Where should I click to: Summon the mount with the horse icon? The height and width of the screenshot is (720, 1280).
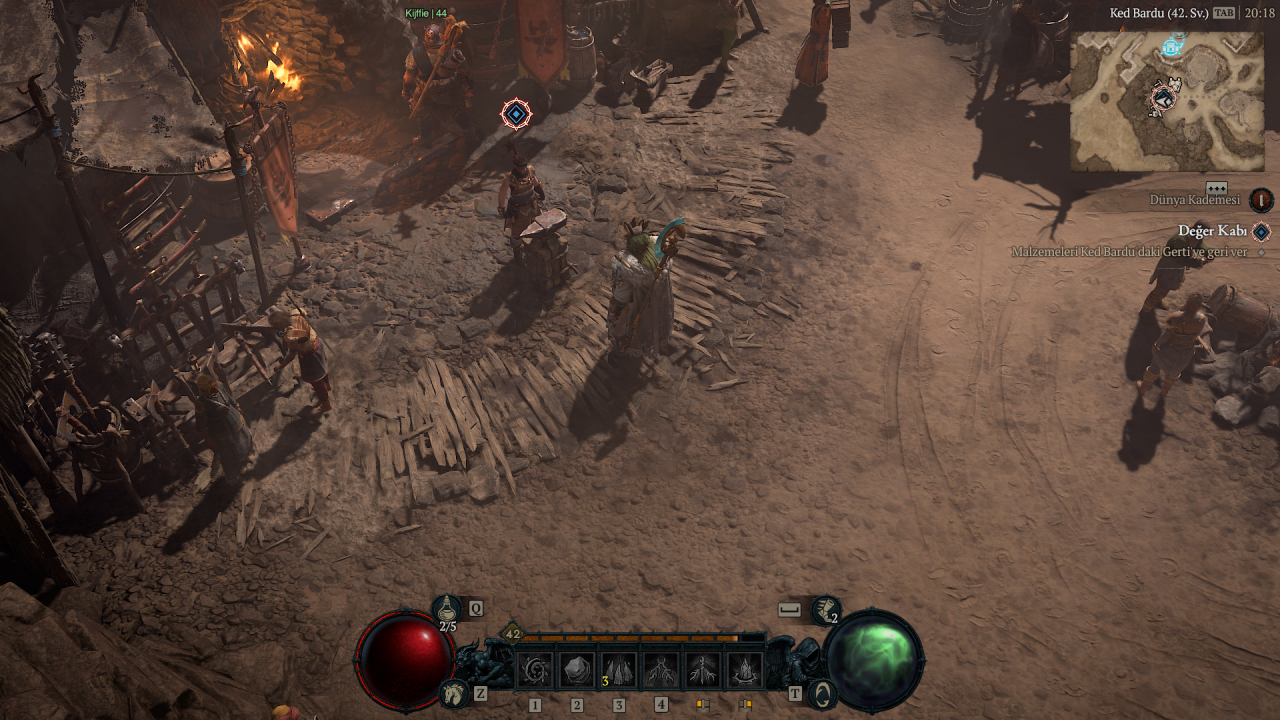[454, 692]
